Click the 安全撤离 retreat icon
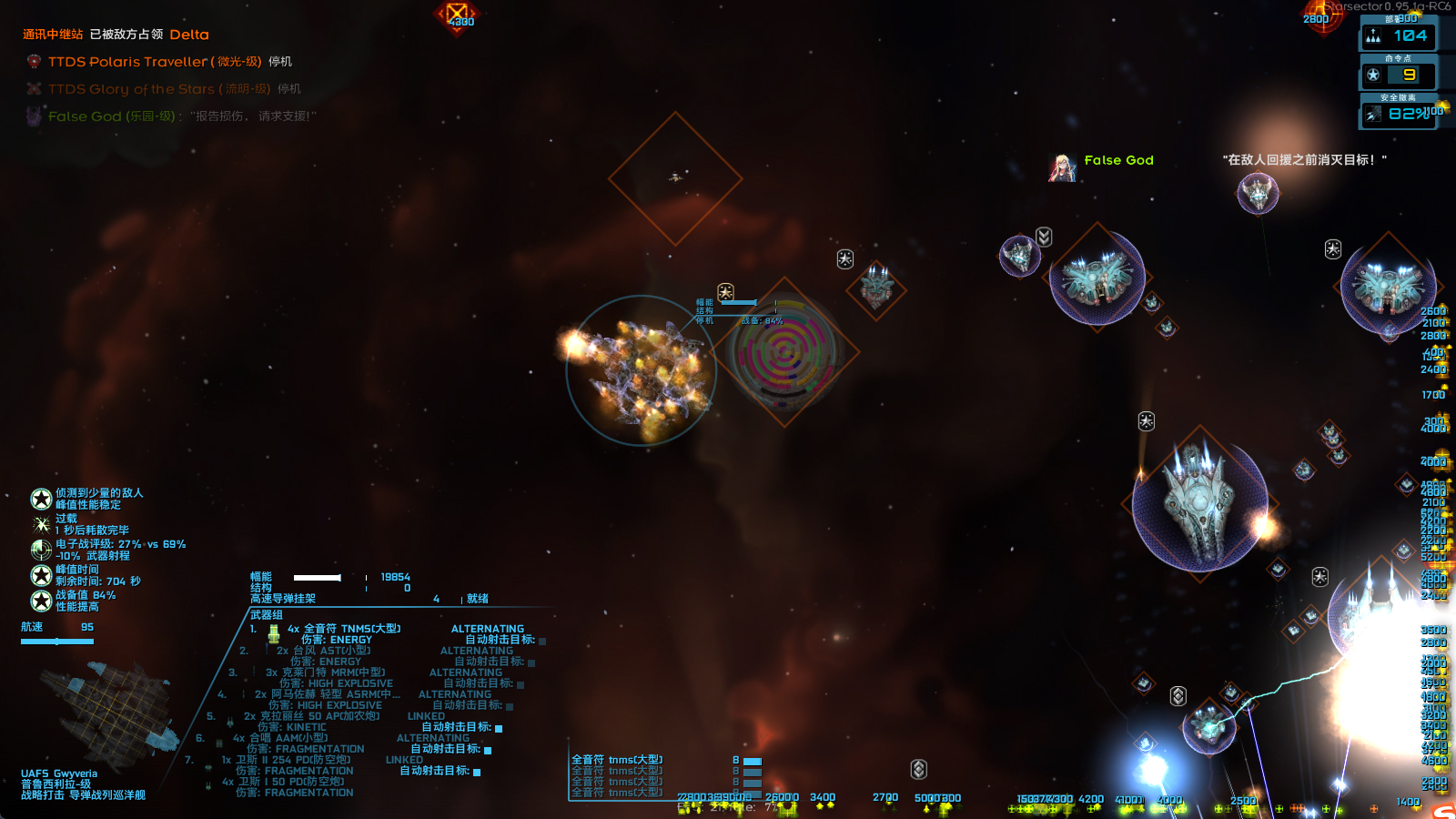 coord(1374,114)
